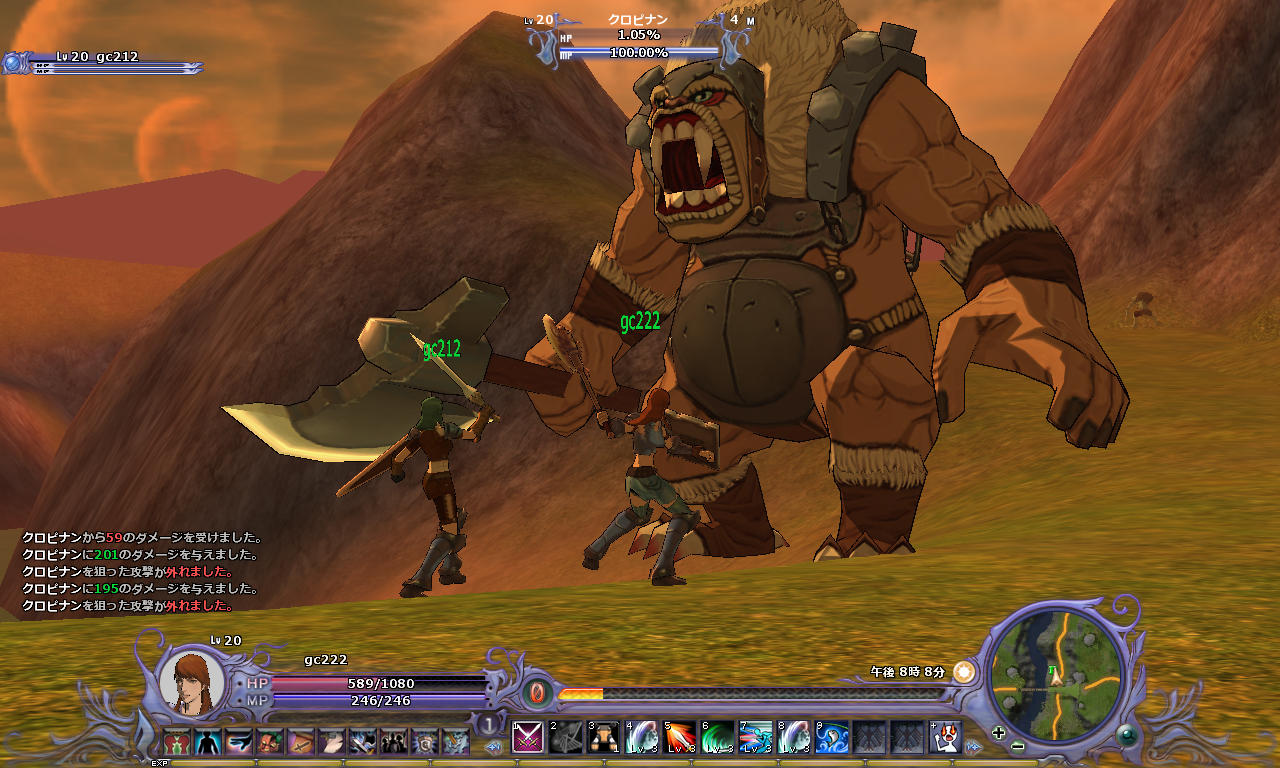
Task: Activate the crossed swords attack in slot 1
Action: click(x=527, y=737)
